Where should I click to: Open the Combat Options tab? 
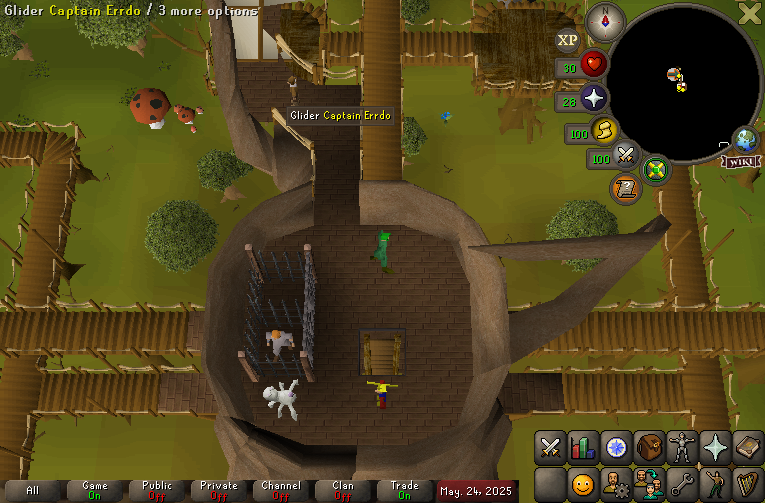tap(550, 447)
